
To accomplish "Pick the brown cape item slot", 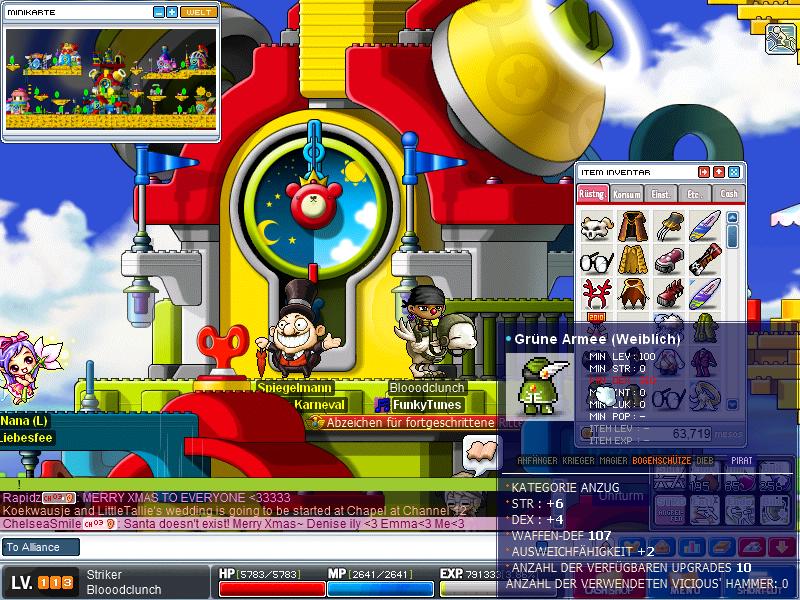I will [632, 225].
